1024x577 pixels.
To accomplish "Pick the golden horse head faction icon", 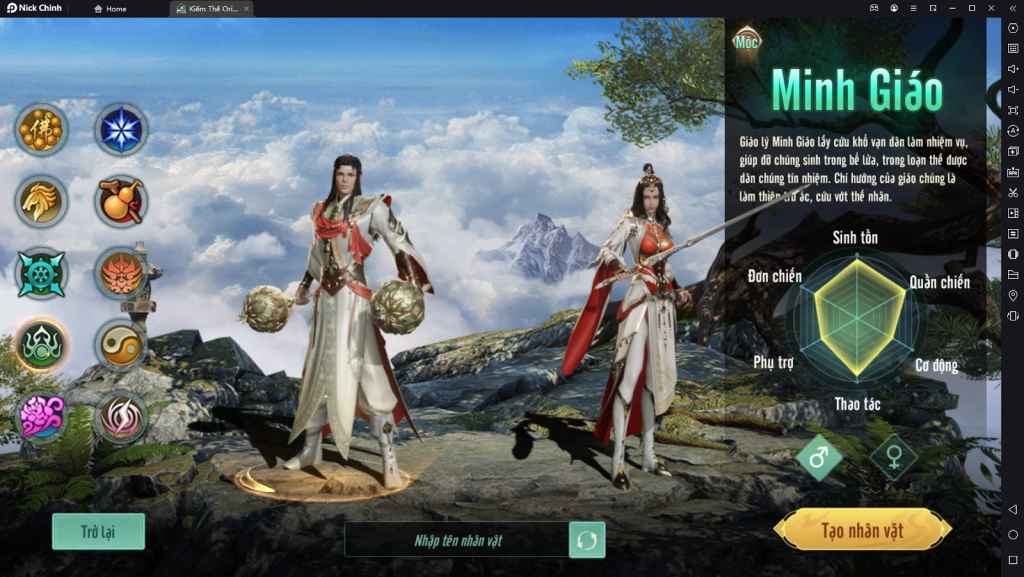I will coord(41,201).
